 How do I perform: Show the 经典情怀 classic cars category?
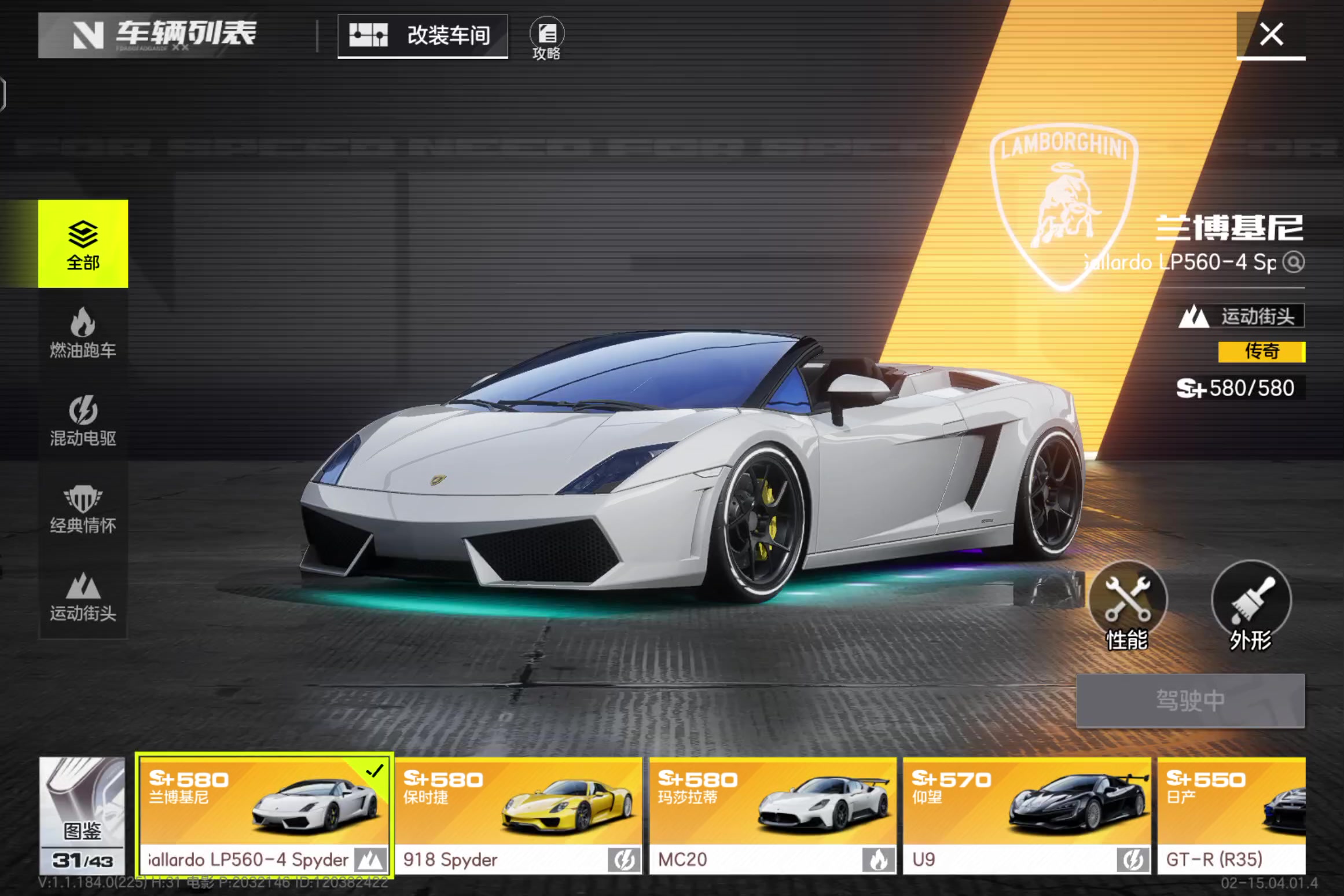tap(83, 509)
